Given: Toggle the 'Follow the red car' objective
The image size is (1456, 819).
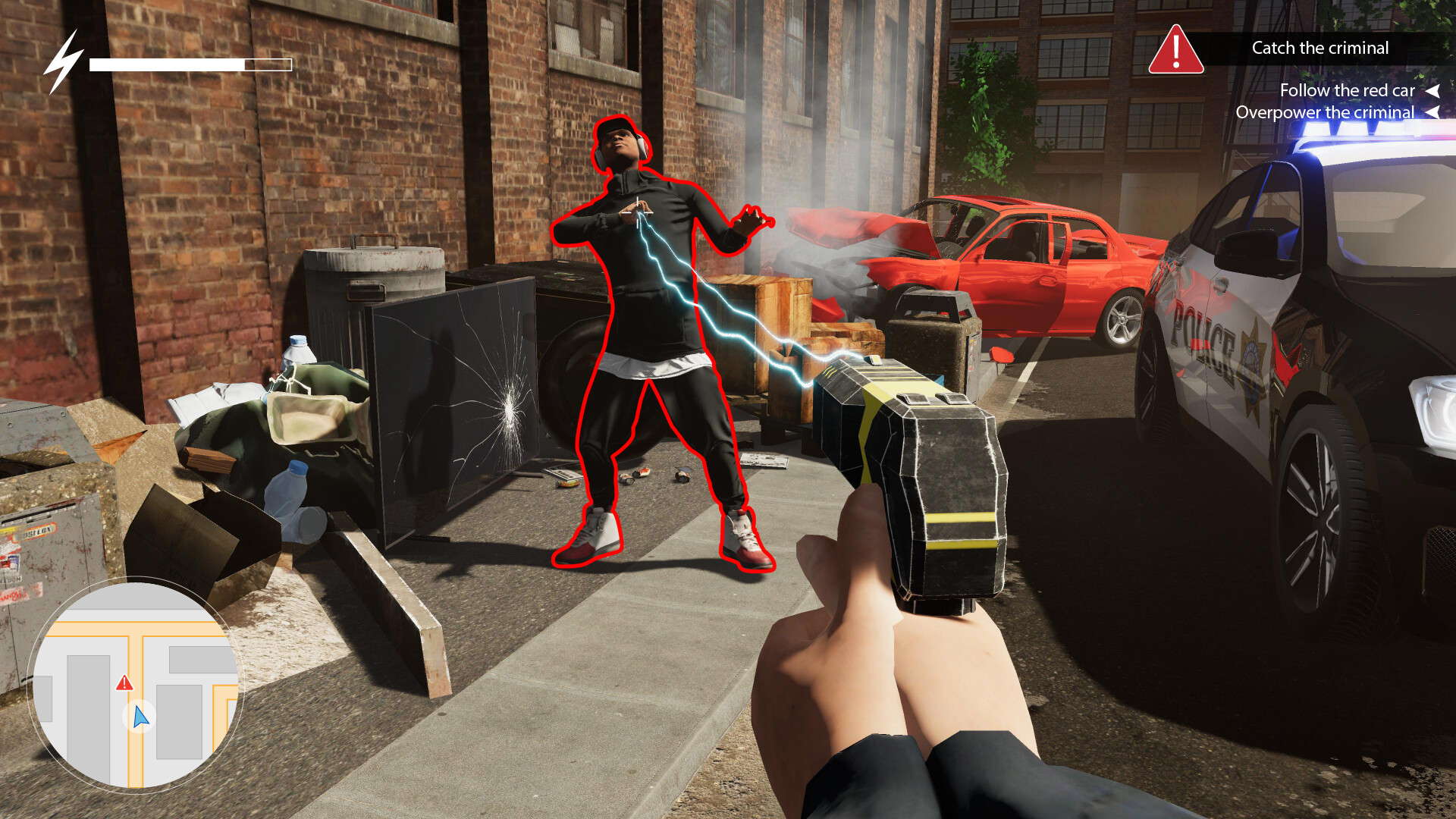Looking at the screenshot, I should click(x=1348, y=90).
